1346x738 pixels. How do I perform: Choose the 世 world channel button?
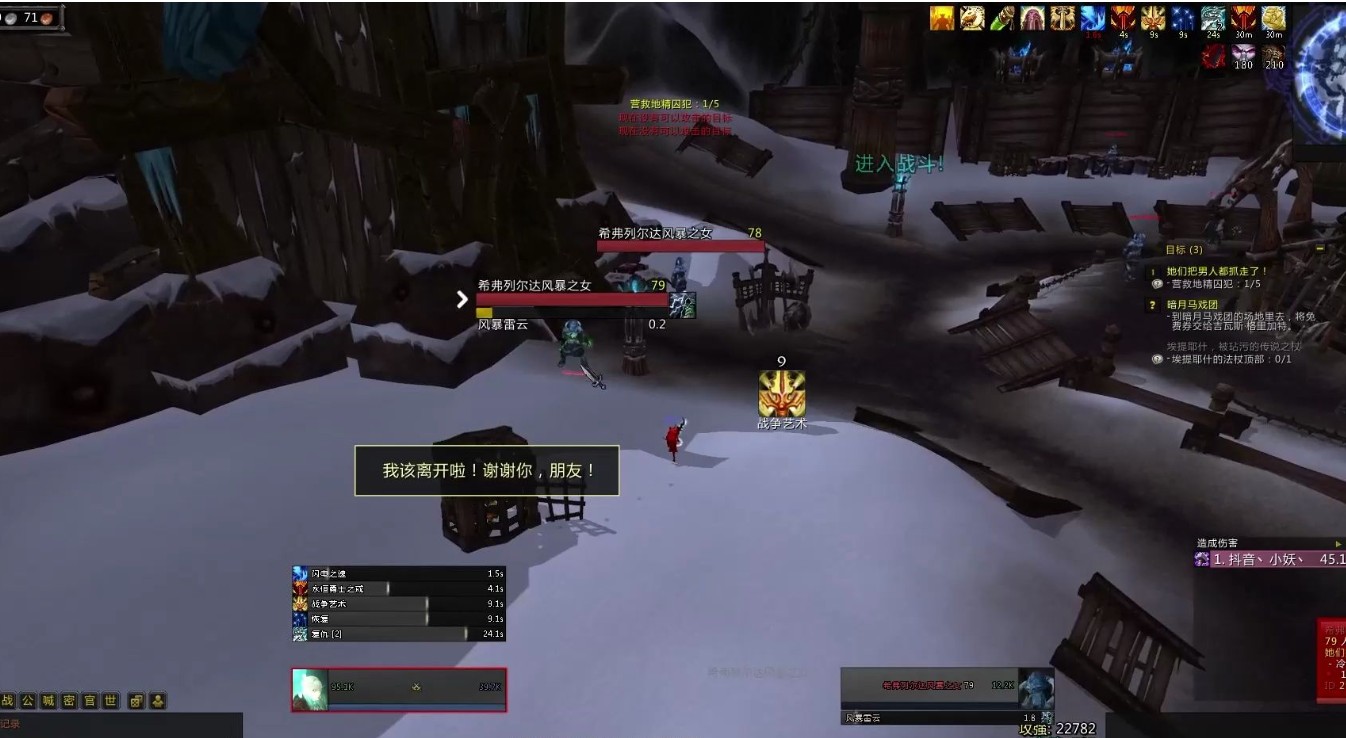[110, 701]
